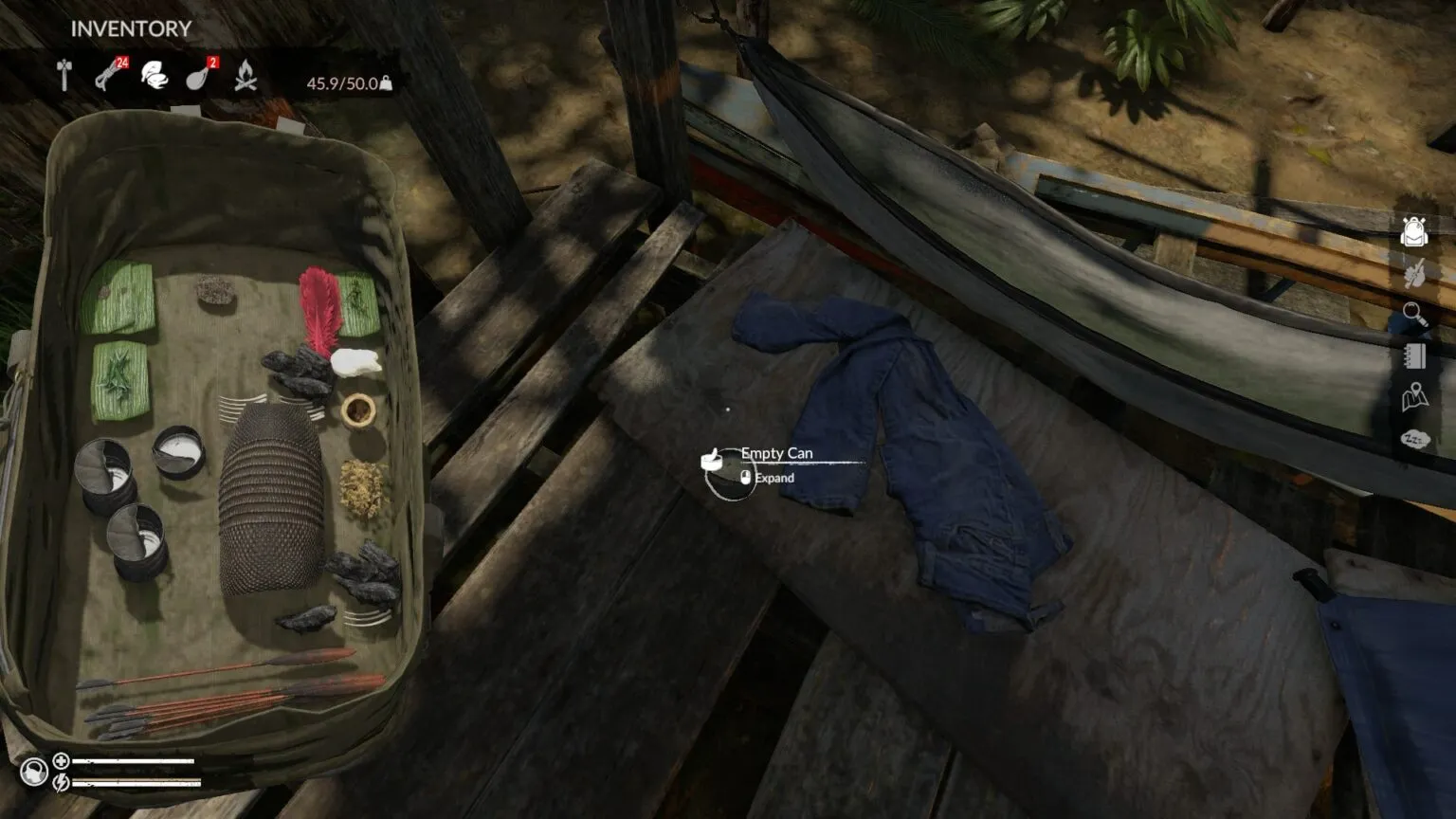Activate the magnifying glass inspect icon
Screen dimensions: 1456x819
1414,314
